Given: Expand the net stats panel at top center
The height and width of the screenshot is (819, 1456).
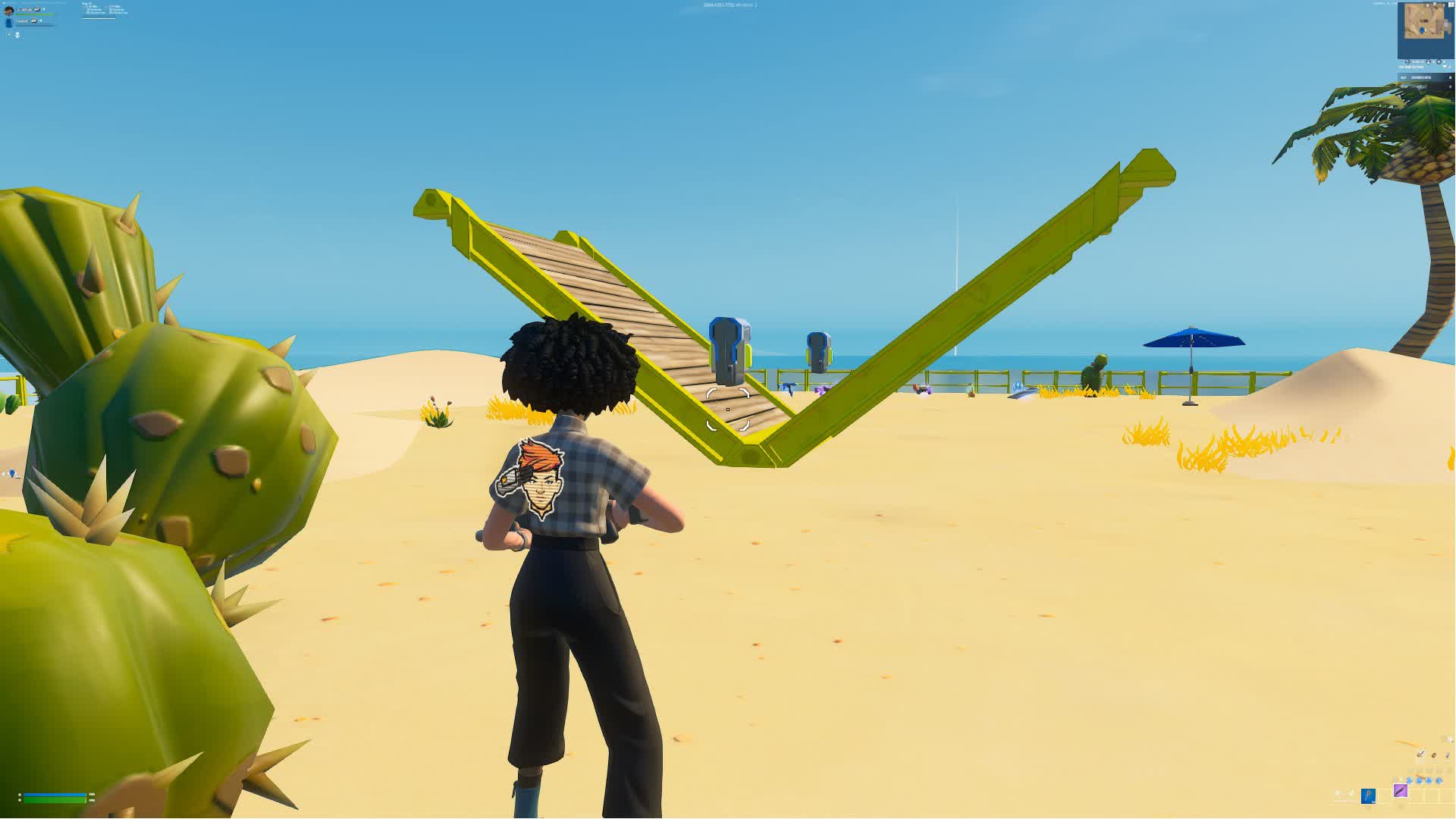Looking at the screenshot, I should pyautogui.click(x=722, y=6).
